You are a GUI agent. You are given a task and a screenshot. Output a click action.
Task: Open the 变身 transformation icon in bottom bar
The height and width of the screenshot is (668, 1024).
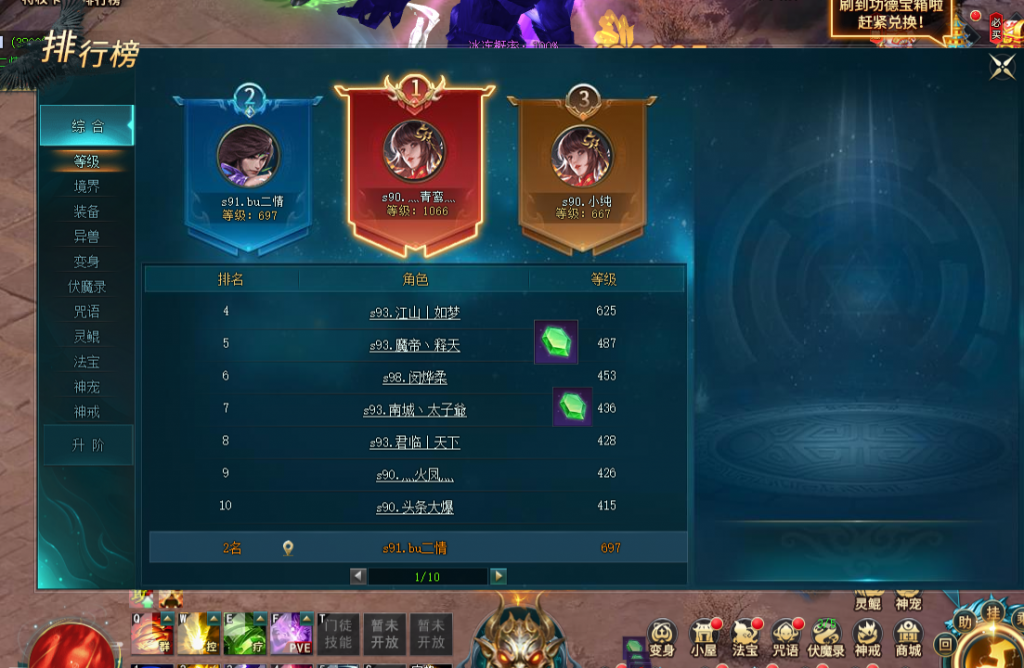[662, 636]
